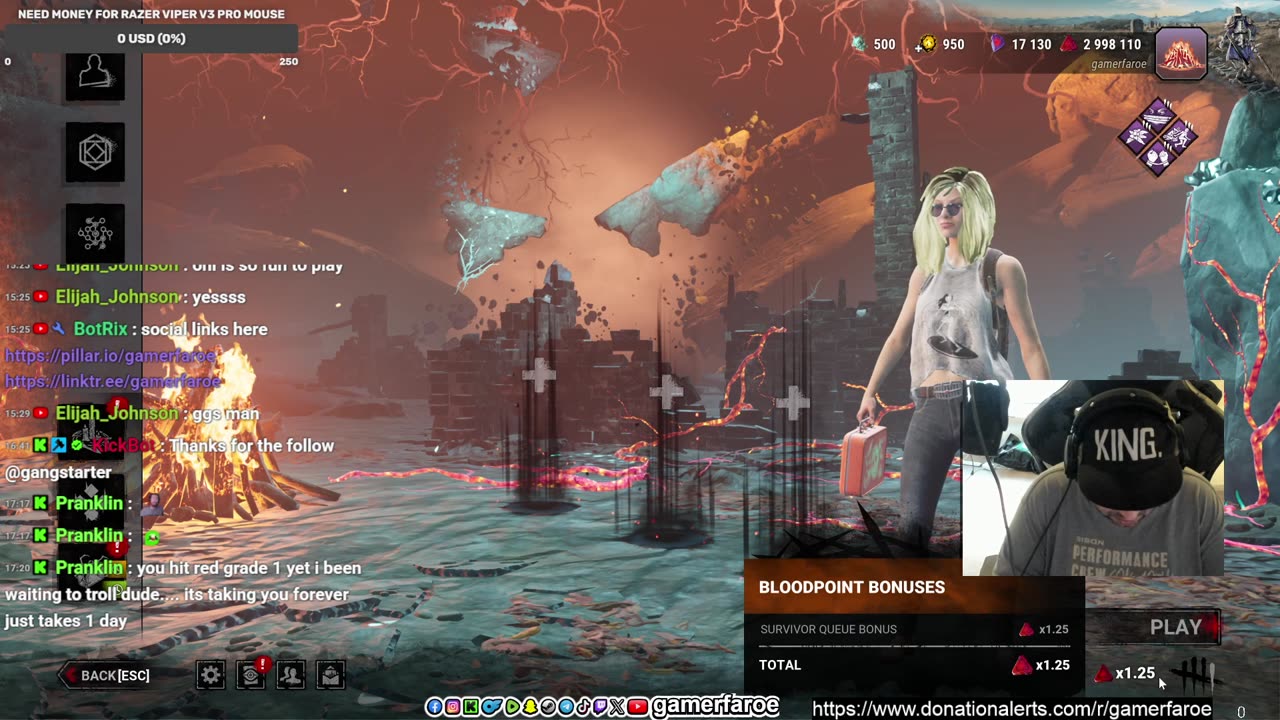Open the friends list icon
This screenshot has width=1280, height=720.
click(x=290, y=675)
